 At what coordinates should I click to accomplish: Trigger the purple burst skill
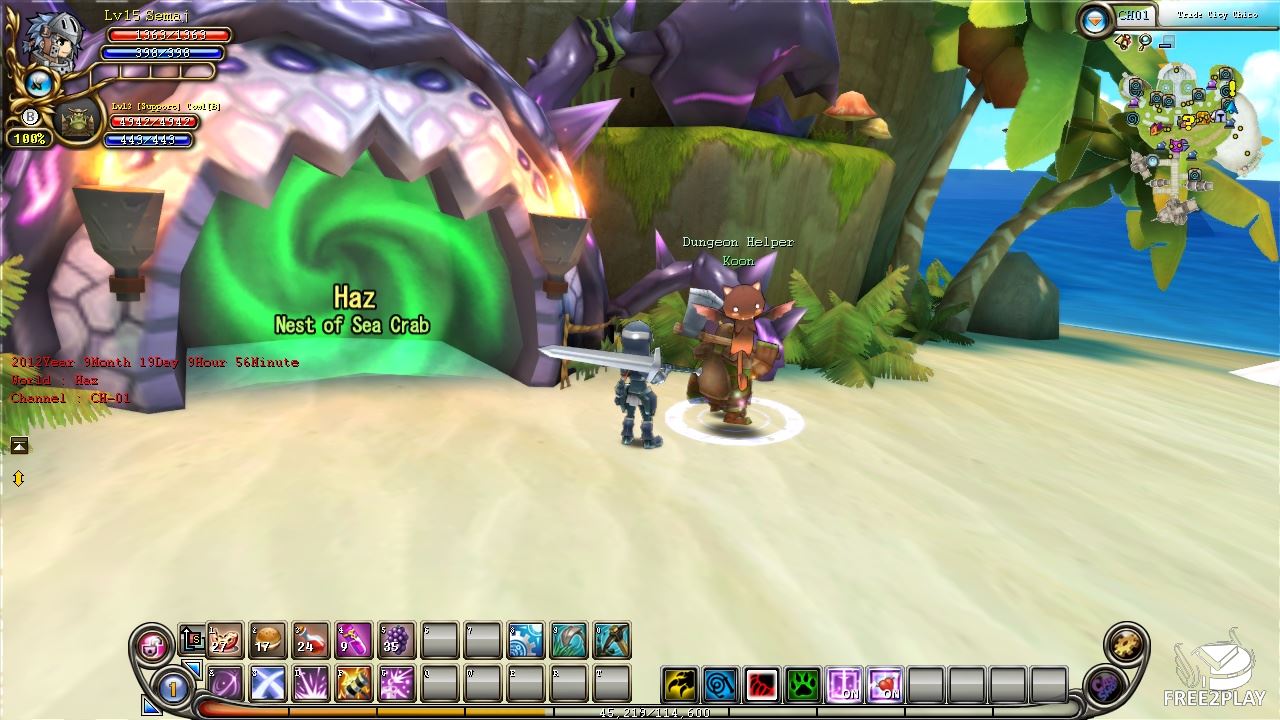311,683
